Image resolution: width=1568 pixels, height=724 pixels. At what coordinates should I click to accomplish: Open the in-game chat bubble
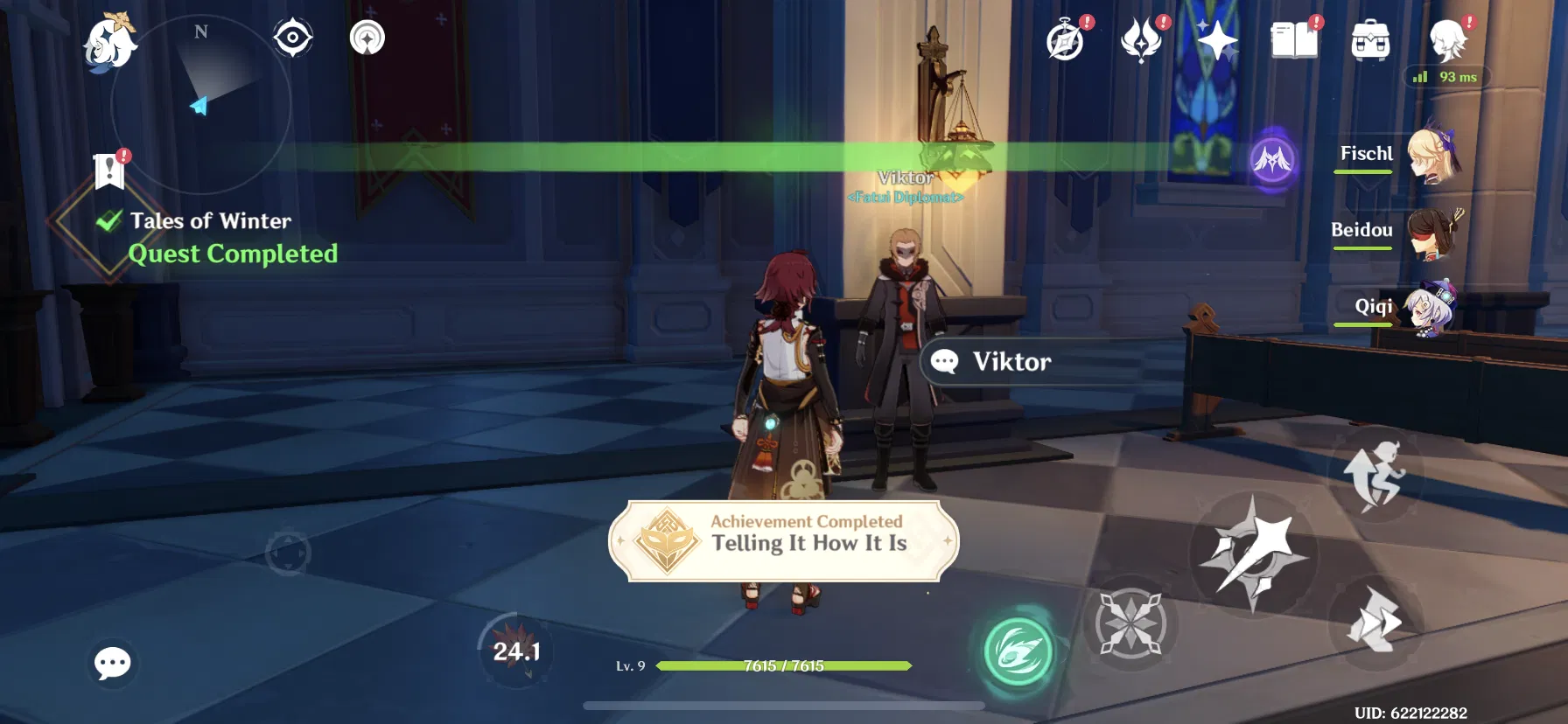click(112, 665)
